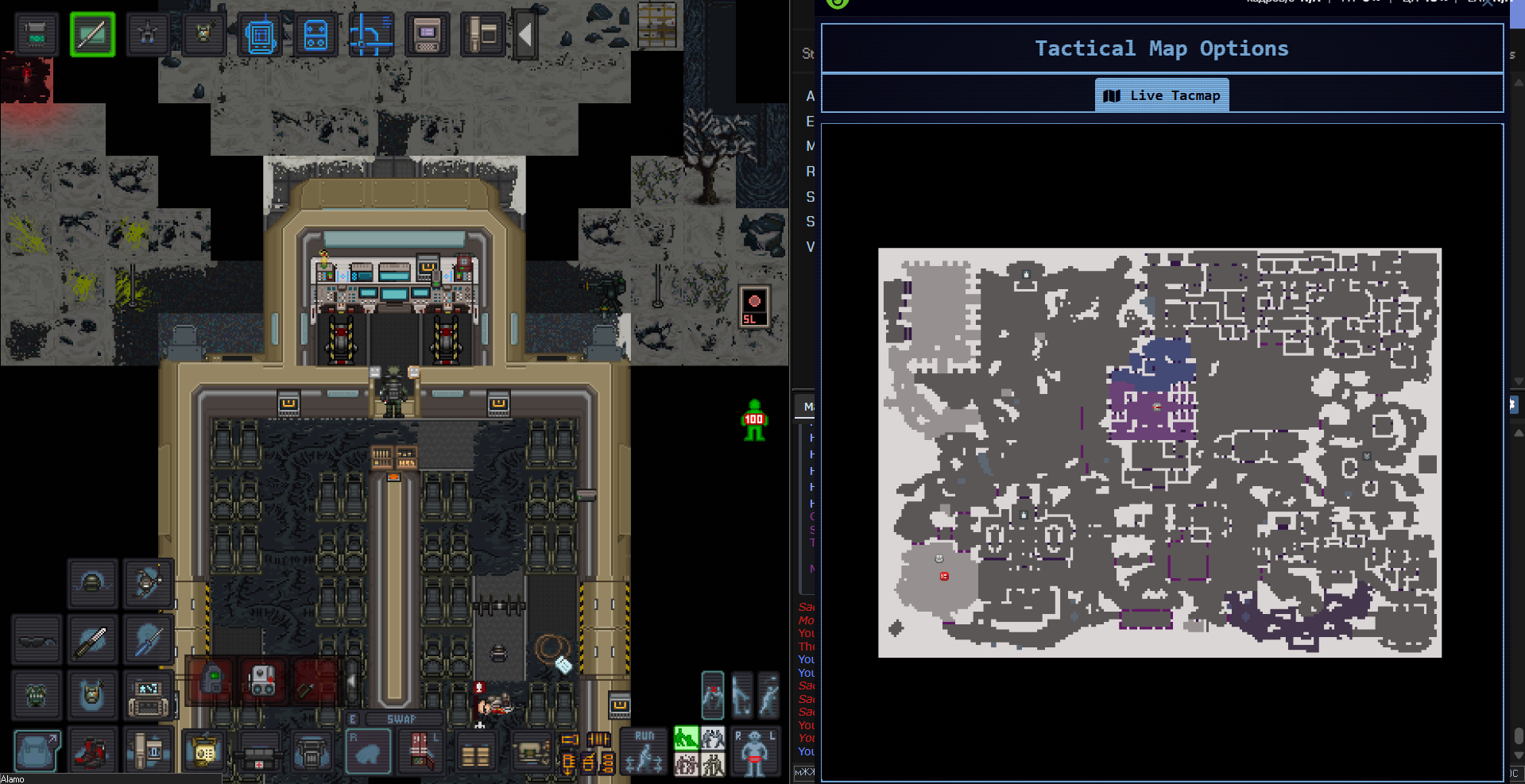Activate the green-highlighted action button
This screenshot has height=784, width=1525.
pyautogui.click(x=92, y=34)
